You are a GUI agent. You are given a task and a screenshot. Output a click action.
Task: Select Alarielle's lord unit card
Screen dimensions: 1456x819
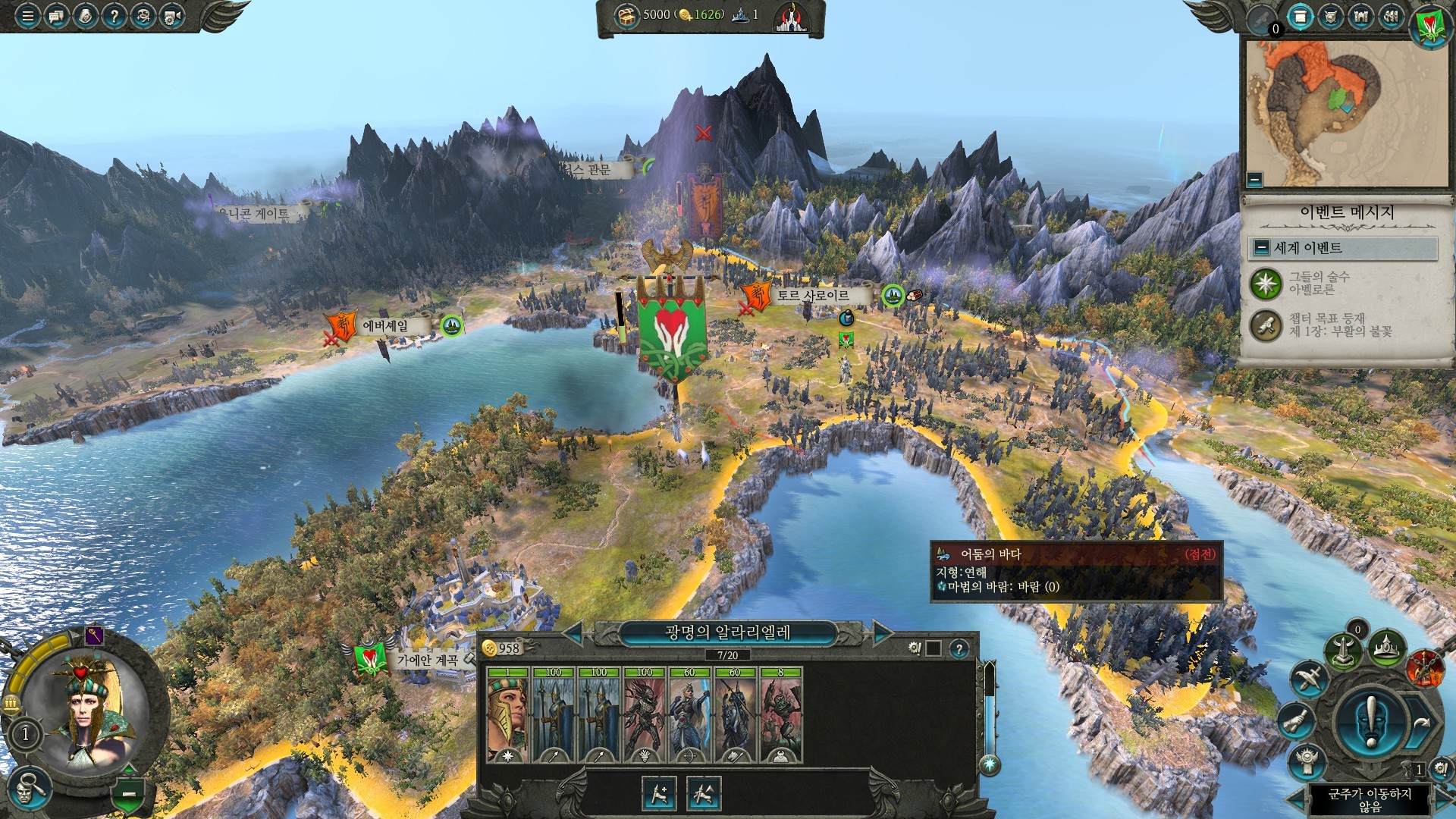(507, 714)
